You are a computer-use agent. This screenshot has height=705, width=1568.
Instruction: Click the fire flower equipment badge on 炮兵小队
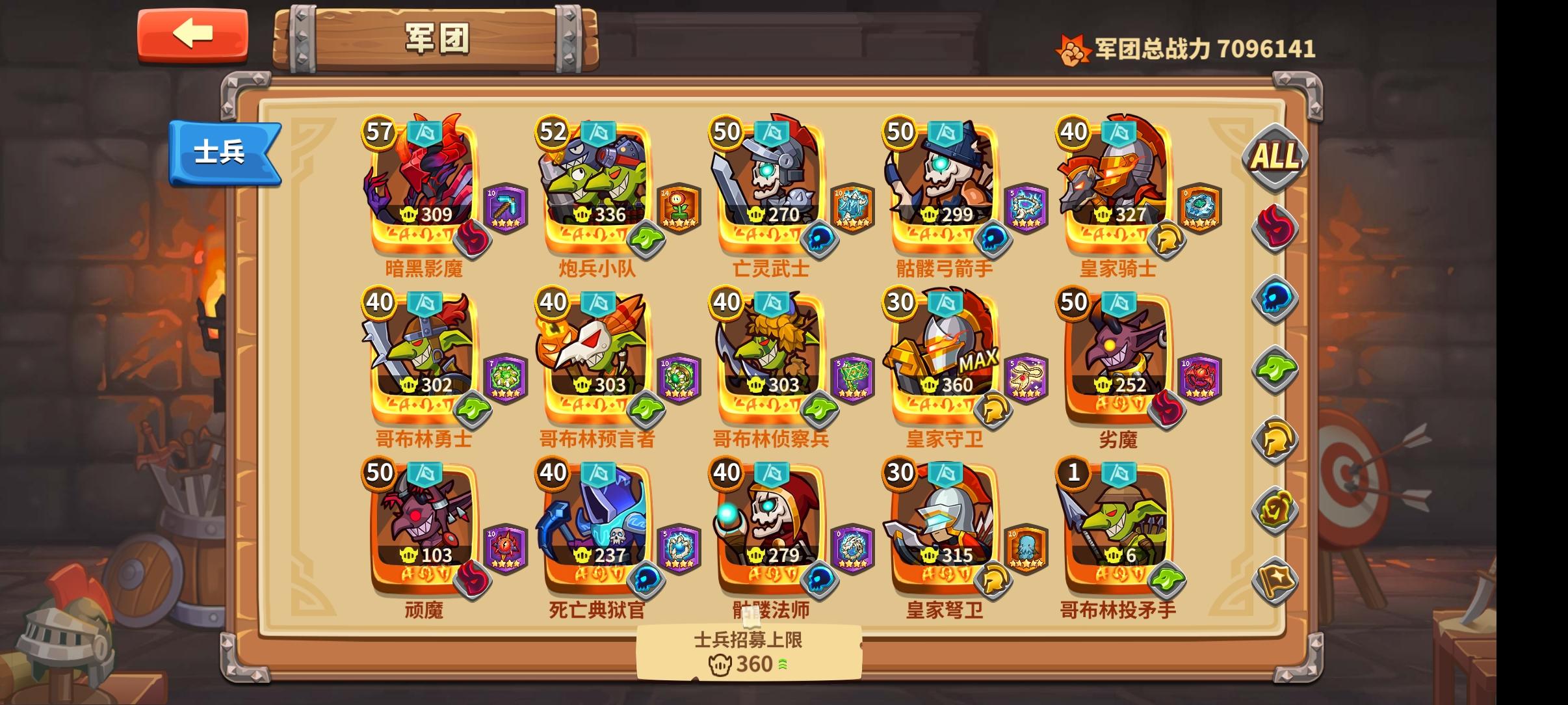(x=679, y=207)
